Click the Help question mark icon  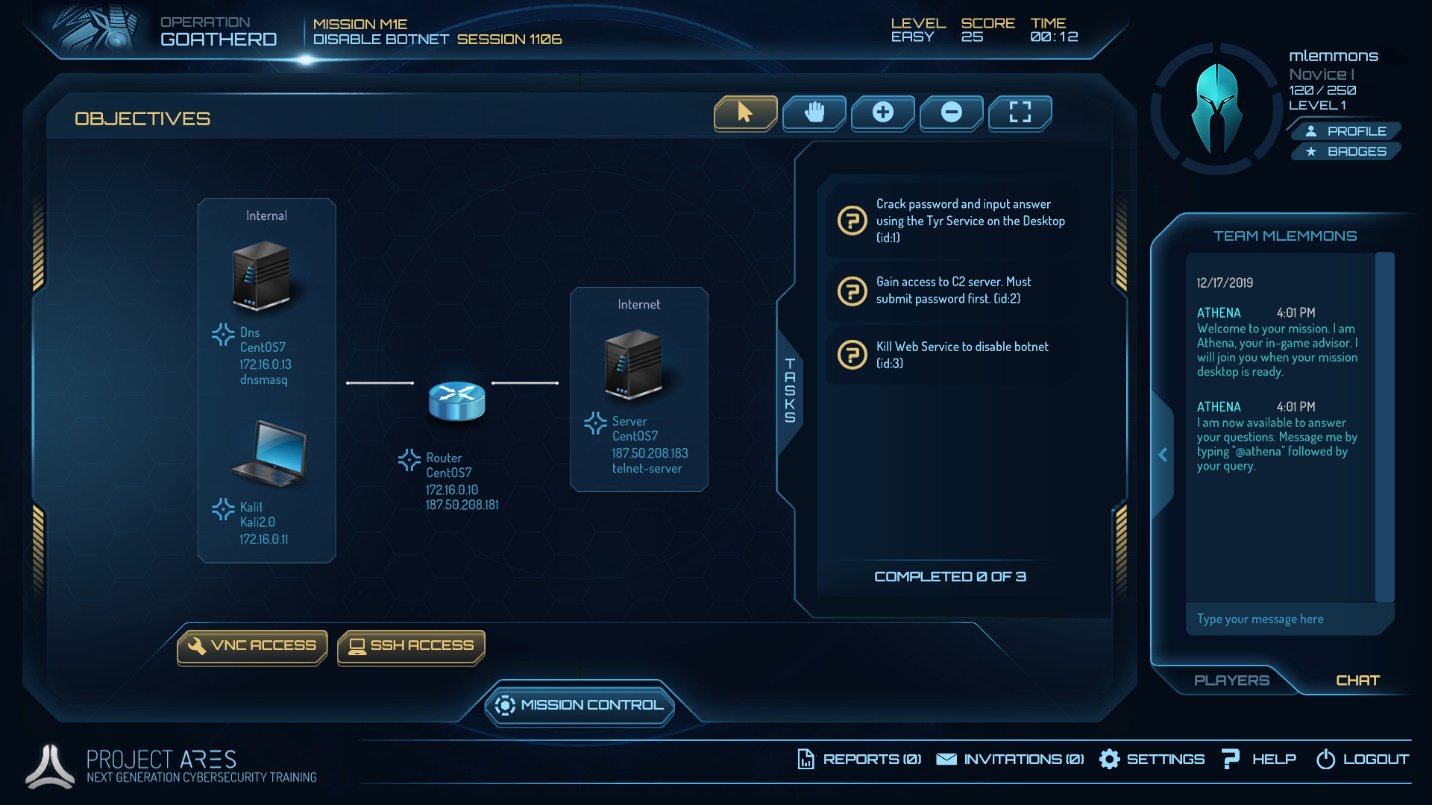1229,759
